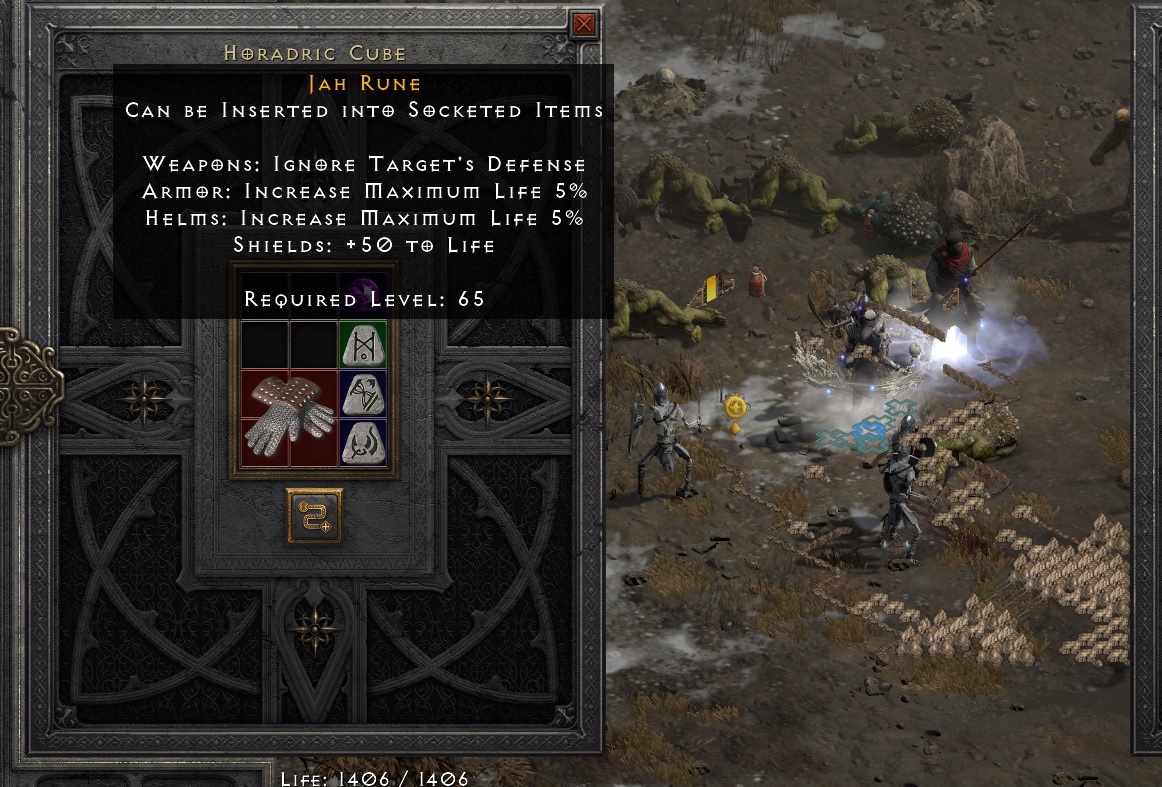The width and height of the screenshot is (1162, 787).
Task: Pick up the chain gloves in the cube
Action: (x=289, y=418)
